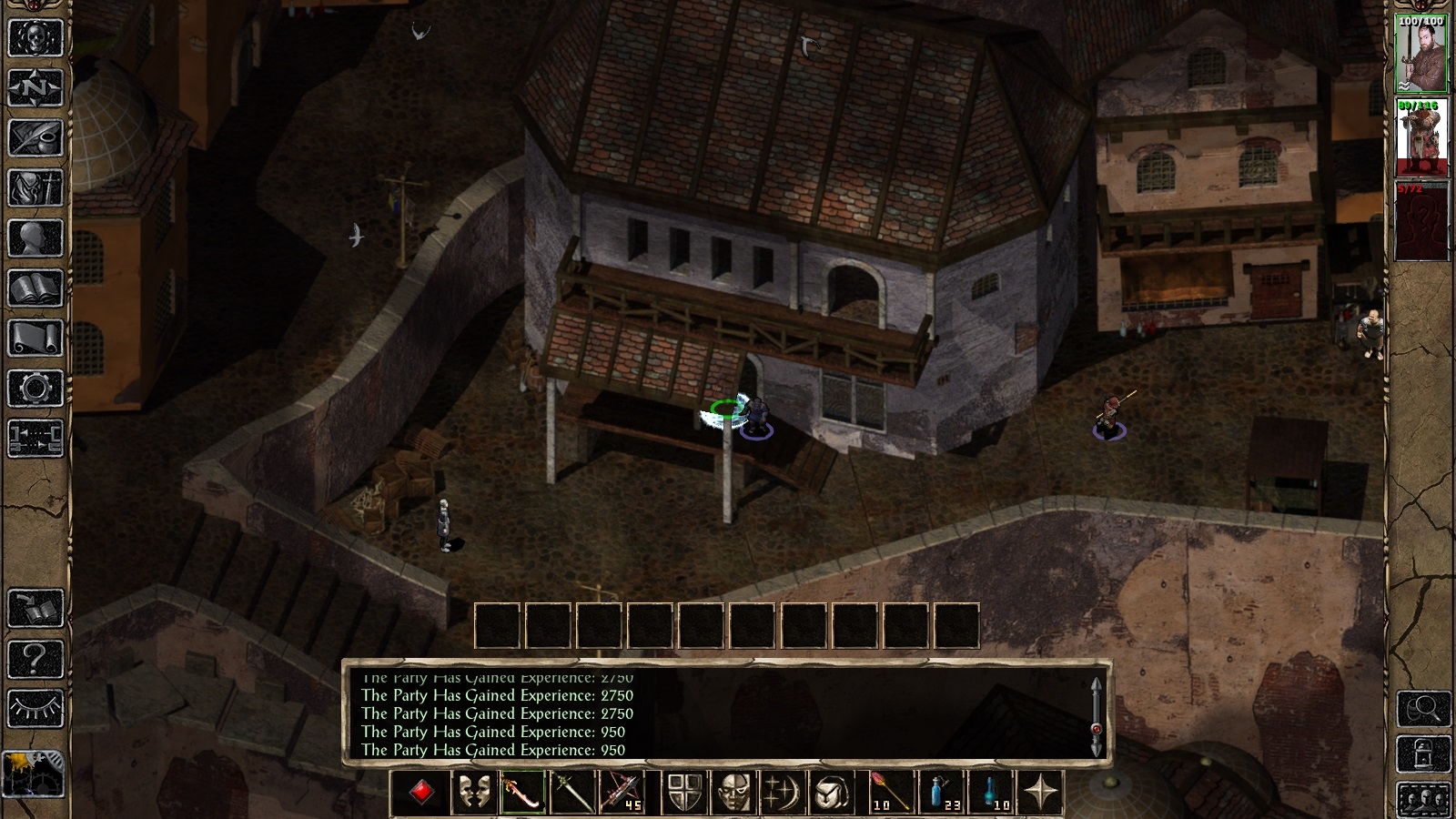Show the character record via the head icon
The width and height of the screenshot is (1456, 819).
pyautogui.click(x=35, y=239)
